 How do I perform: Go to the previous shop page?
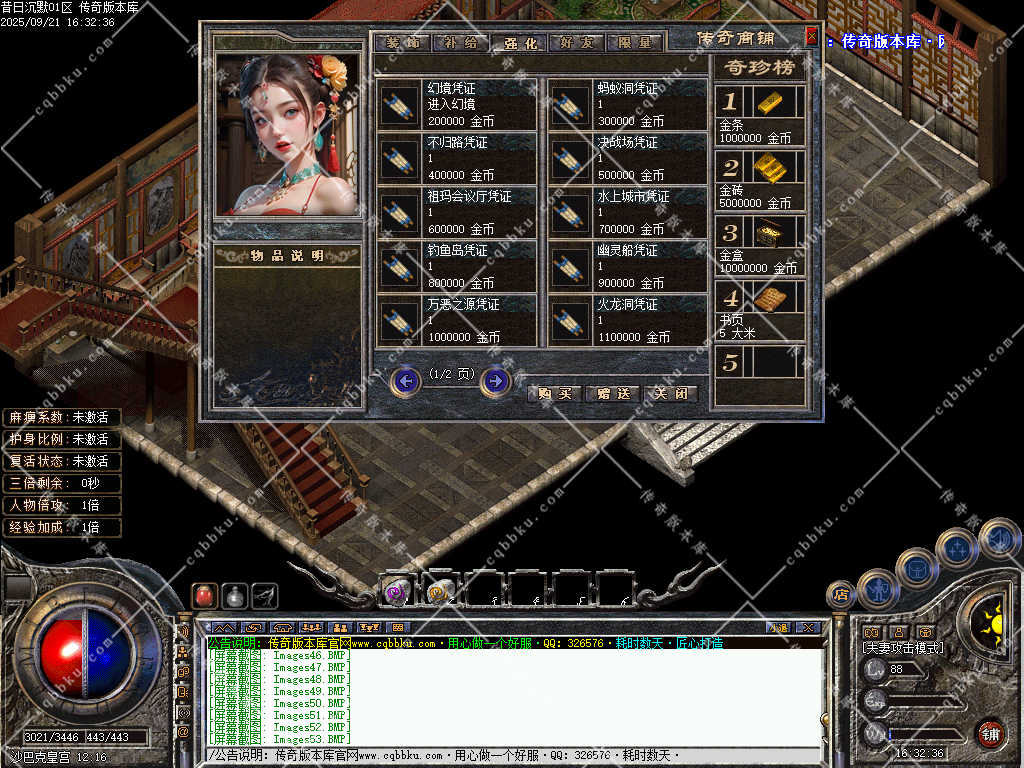point(405,381)
